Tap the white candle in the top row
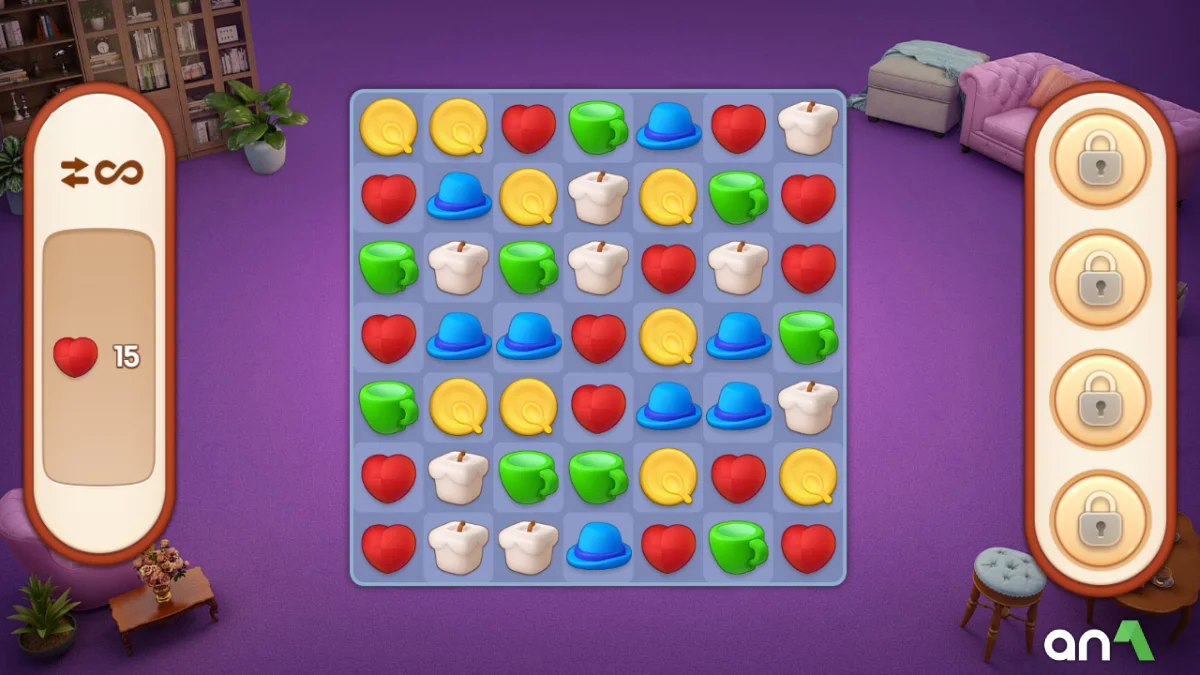The image size is (1200, 675). click(808, 128)
